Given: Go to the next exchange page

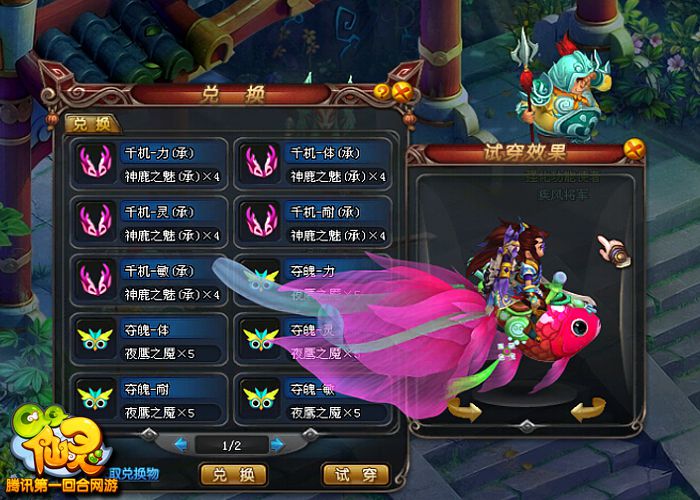Looking at the screenshot, I should click(277, 443).
